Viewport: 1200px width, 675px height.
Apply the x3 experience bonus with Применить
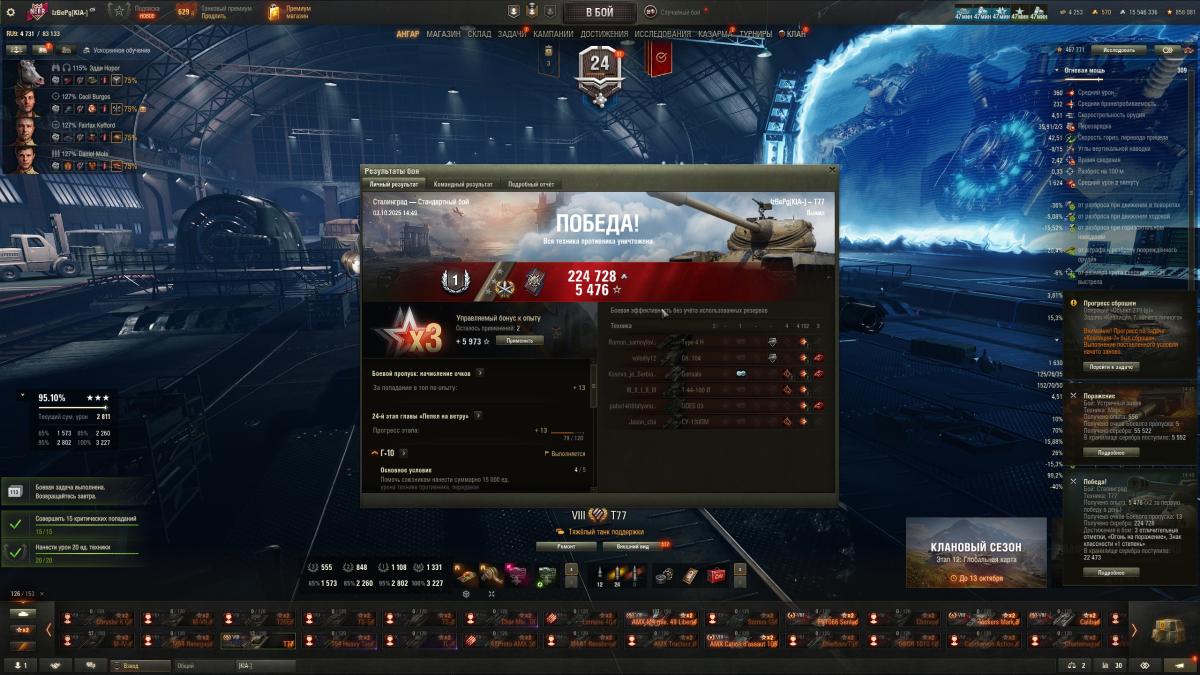coord(520,340)
